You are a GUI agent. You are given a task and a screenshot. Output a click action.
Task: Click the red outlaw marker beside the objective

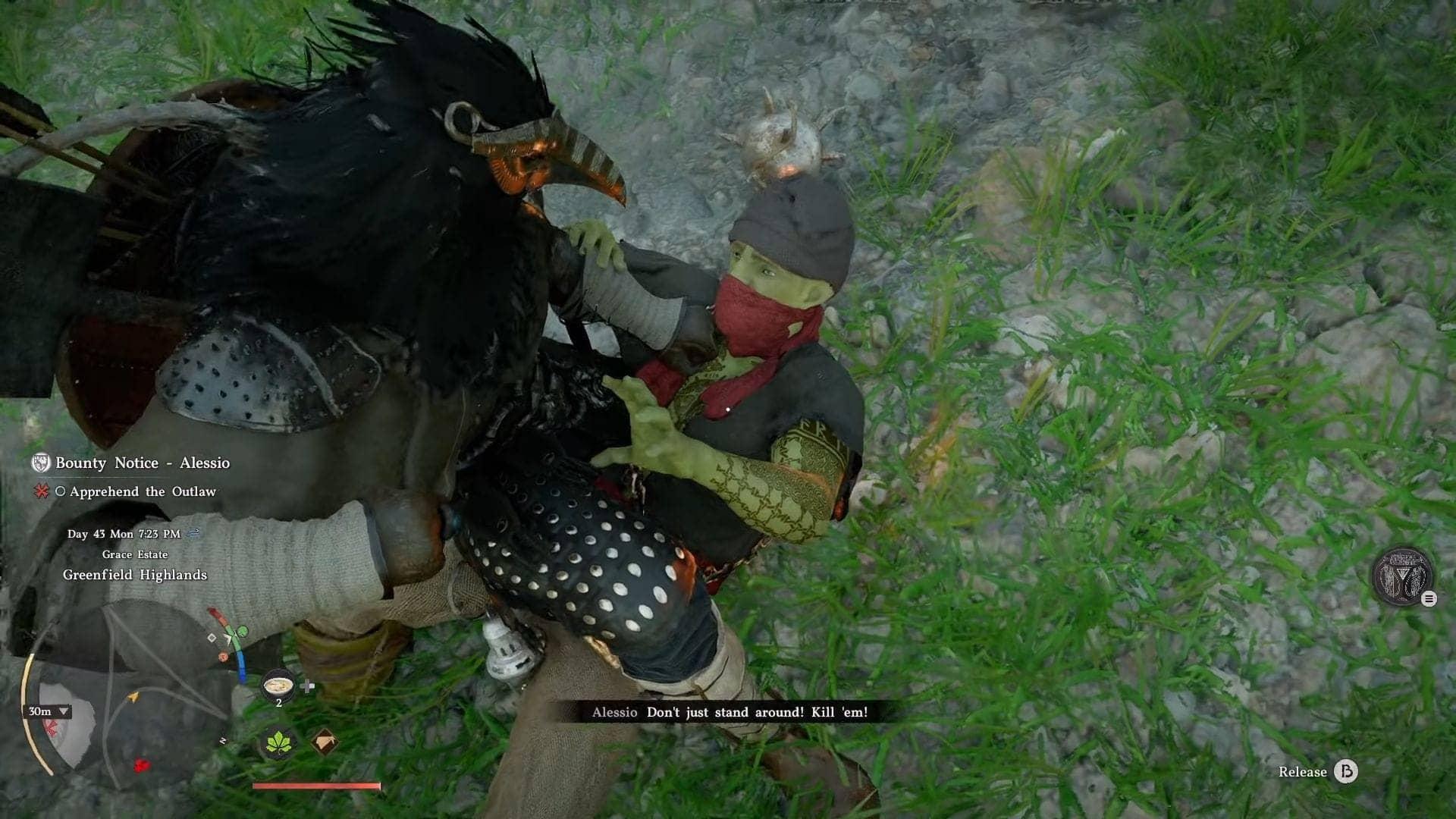click(41, 491)
